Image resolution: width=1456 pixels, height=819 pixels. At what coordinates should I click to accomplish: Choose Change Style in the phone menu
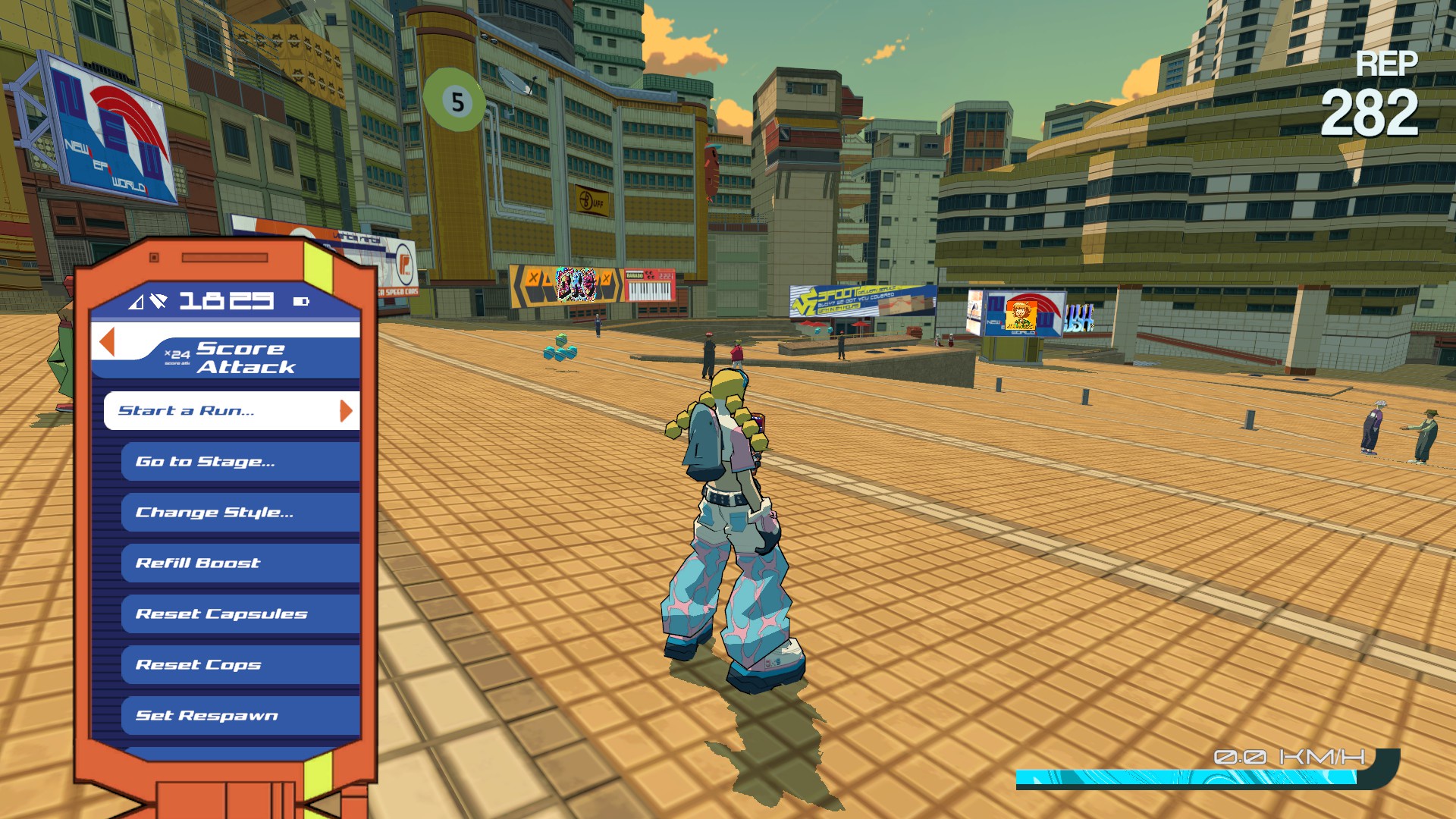tap(240, 512)
